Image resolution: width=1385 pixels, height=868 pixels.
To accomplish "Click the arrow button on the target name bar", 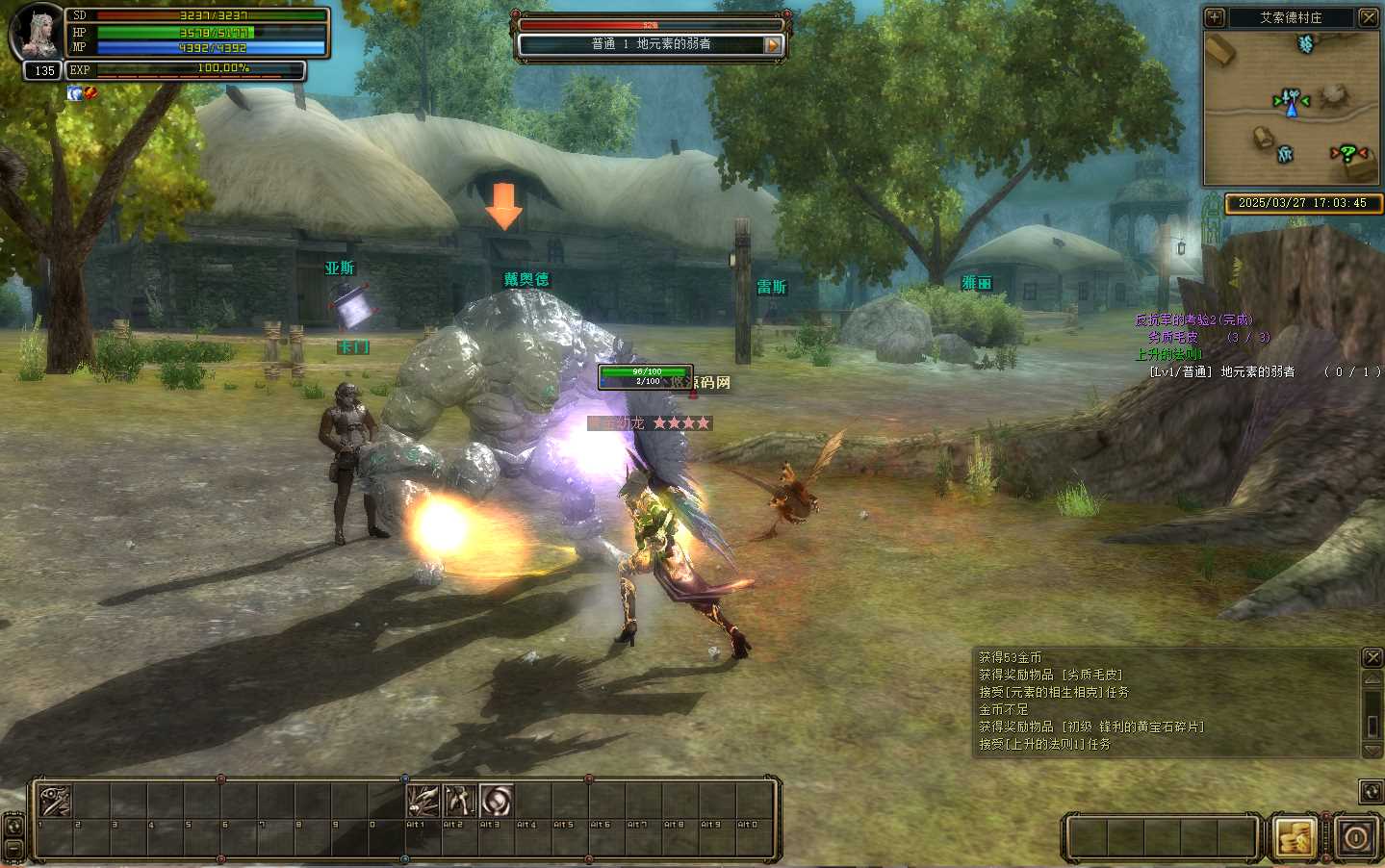I will pos(772,44).
